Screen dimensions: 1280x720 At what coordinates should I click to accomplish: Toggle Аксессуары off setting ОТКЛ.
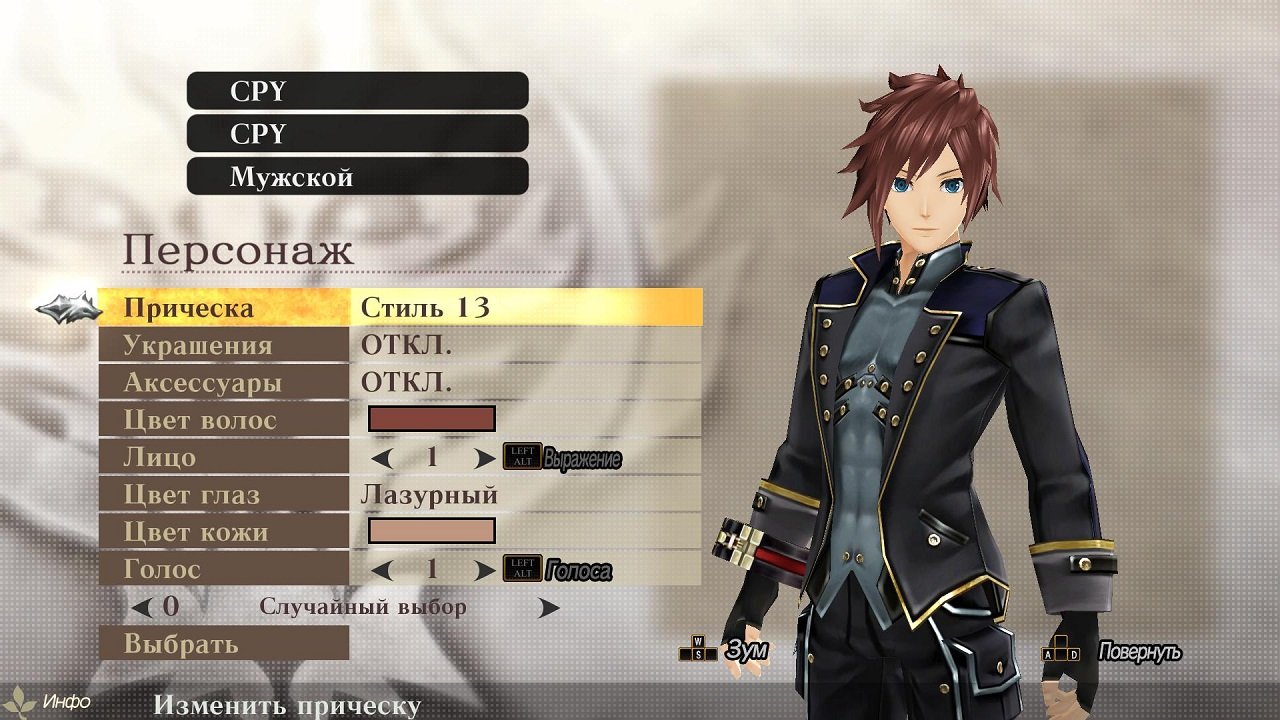404,383
